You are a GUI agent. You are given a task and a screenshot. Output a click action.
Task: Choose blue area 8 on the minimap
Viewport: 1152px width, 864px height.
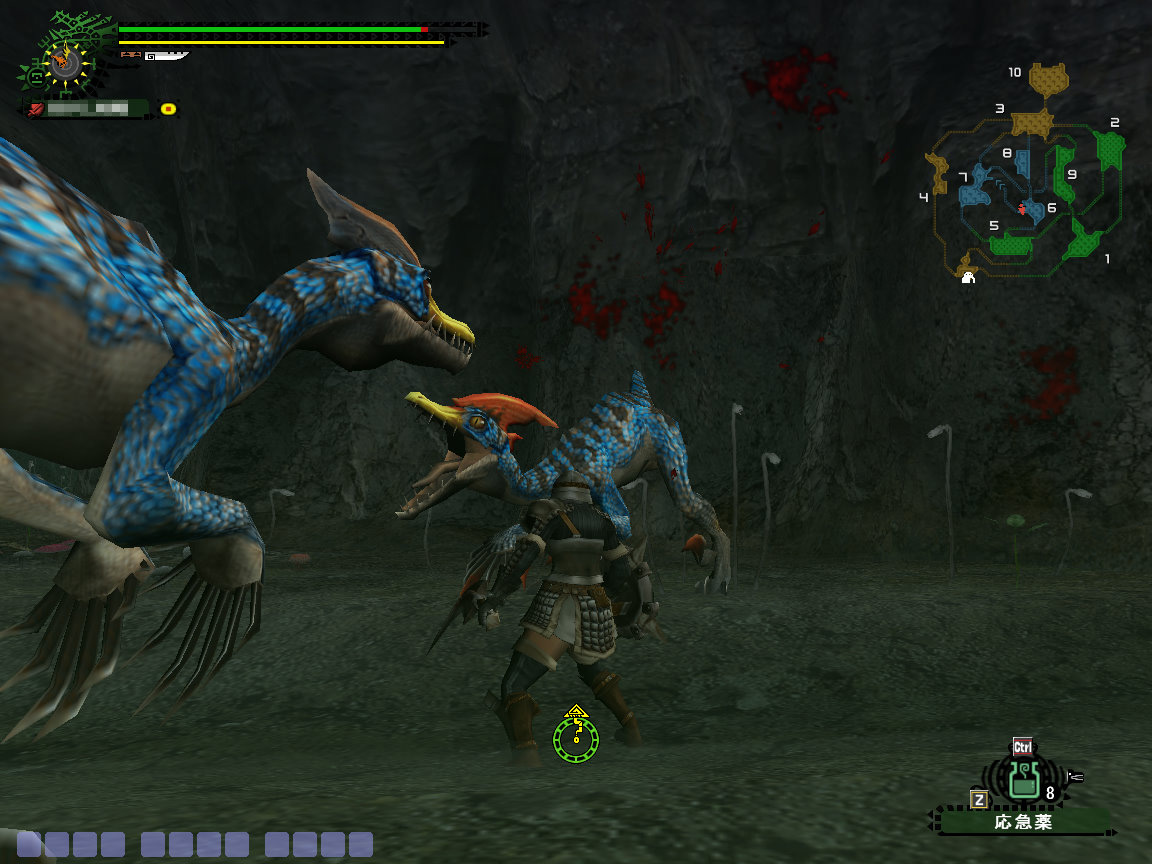click(1022, 162)
